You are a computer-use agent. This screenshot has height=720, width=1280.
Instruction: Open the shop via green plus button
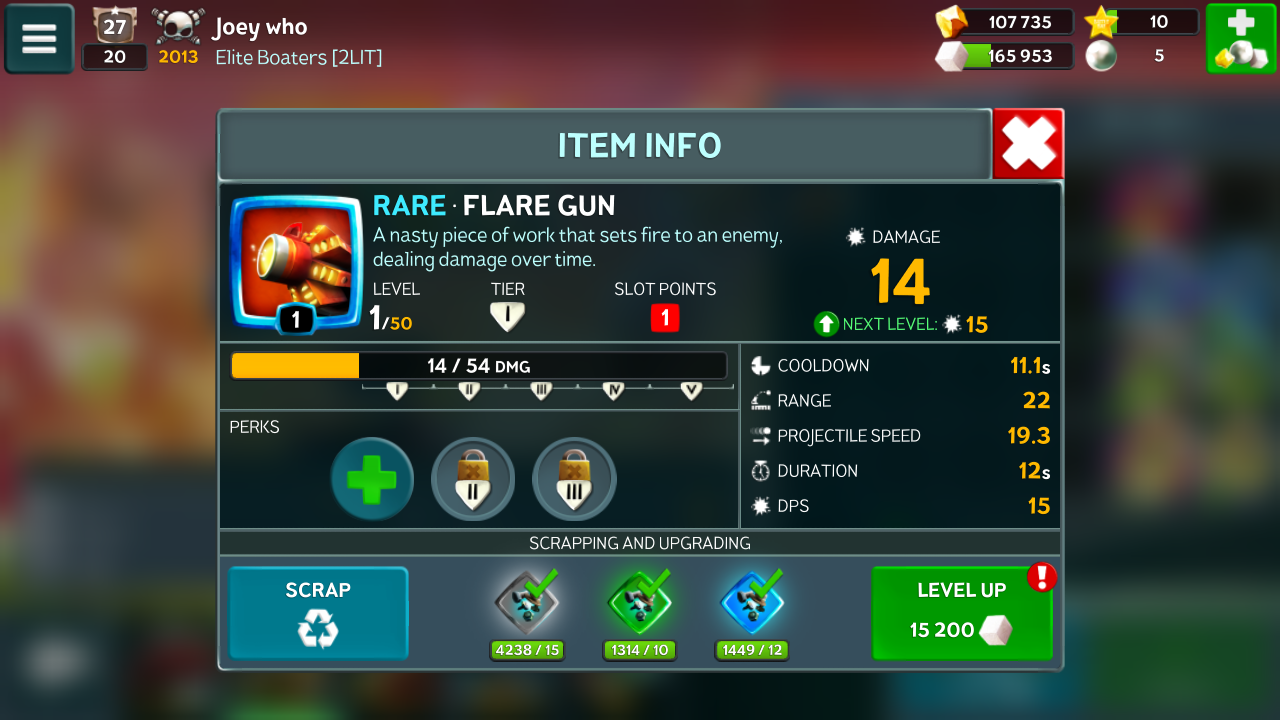(x=1240, y=39)
